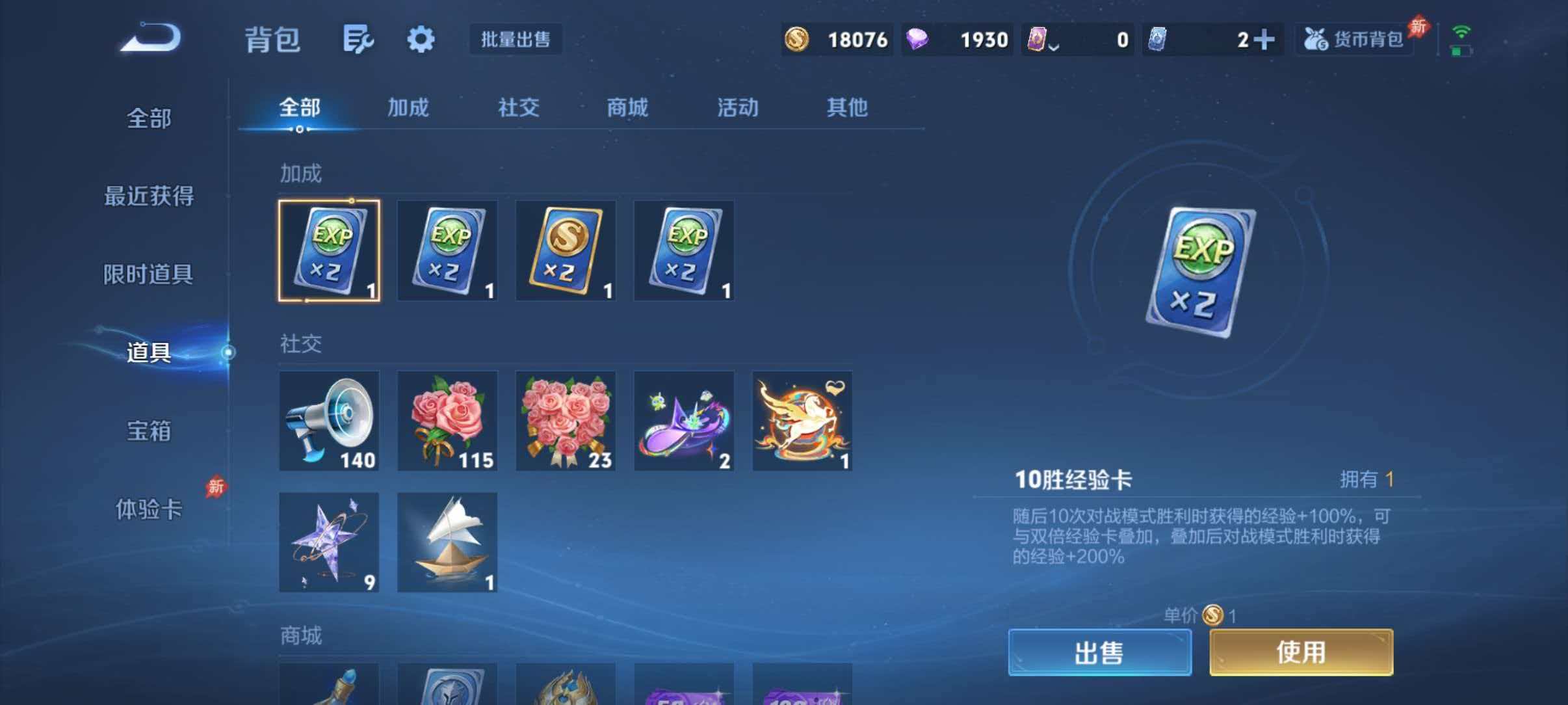The height and width of the screenshot is (705, 1568).
Task: Switch to the 社交 category tab
Action: click(519, 109)
